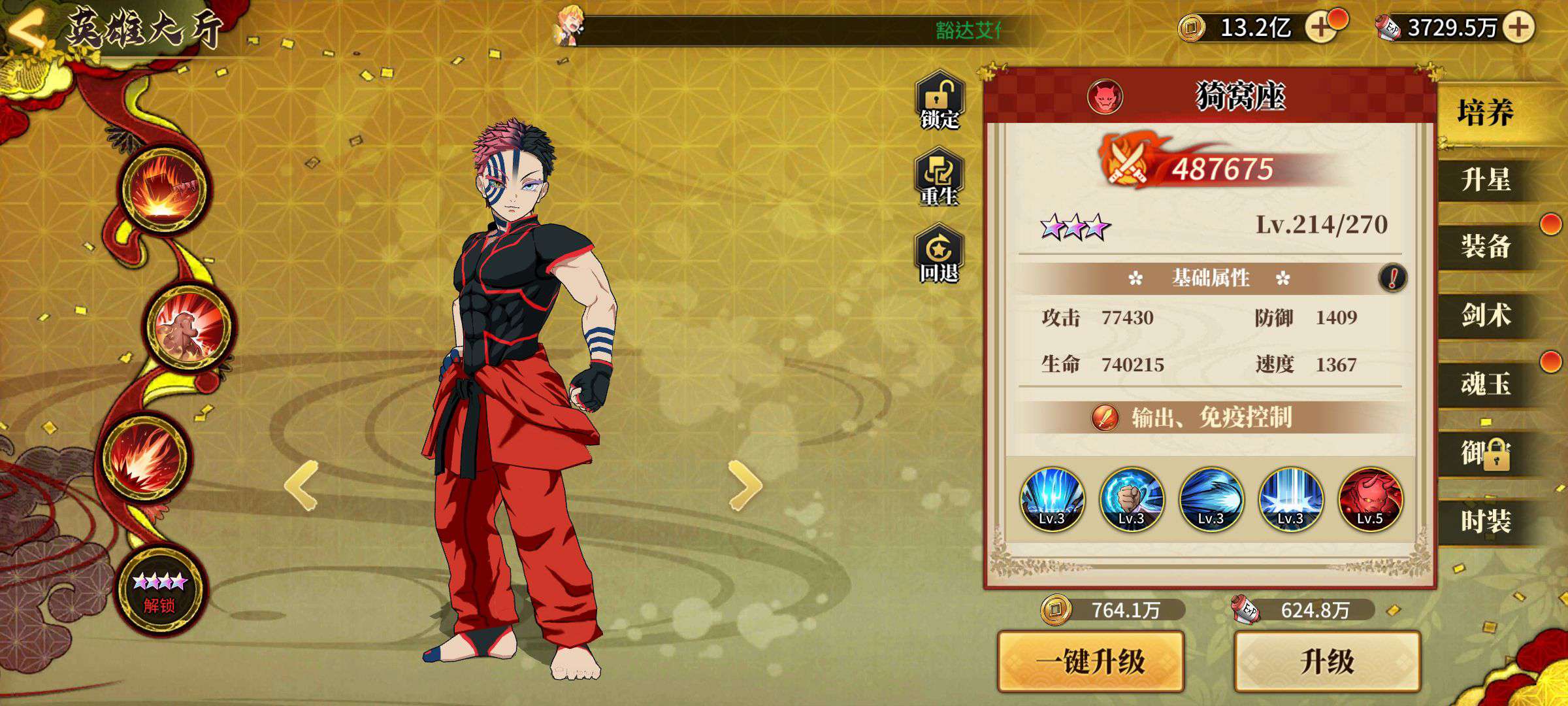Tap the 锁定 lock icon

tap(939, 101)
